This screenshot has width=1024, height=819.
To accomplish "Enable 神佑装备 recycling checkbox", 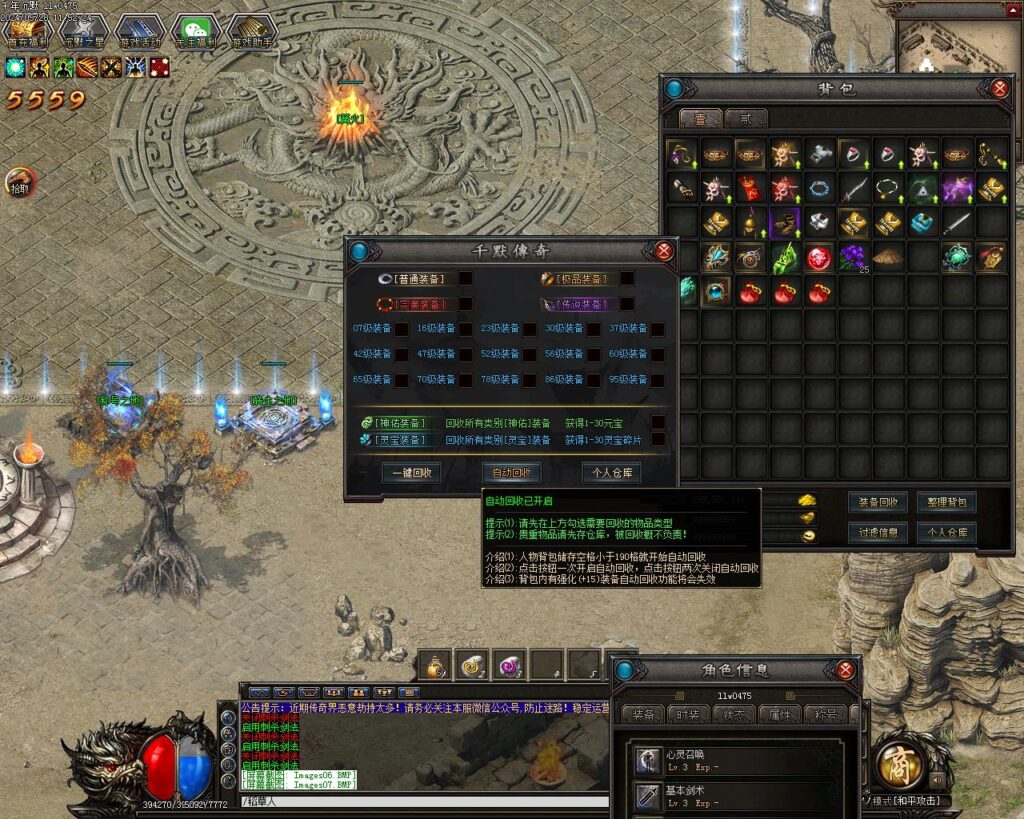I will pos(658,423).
